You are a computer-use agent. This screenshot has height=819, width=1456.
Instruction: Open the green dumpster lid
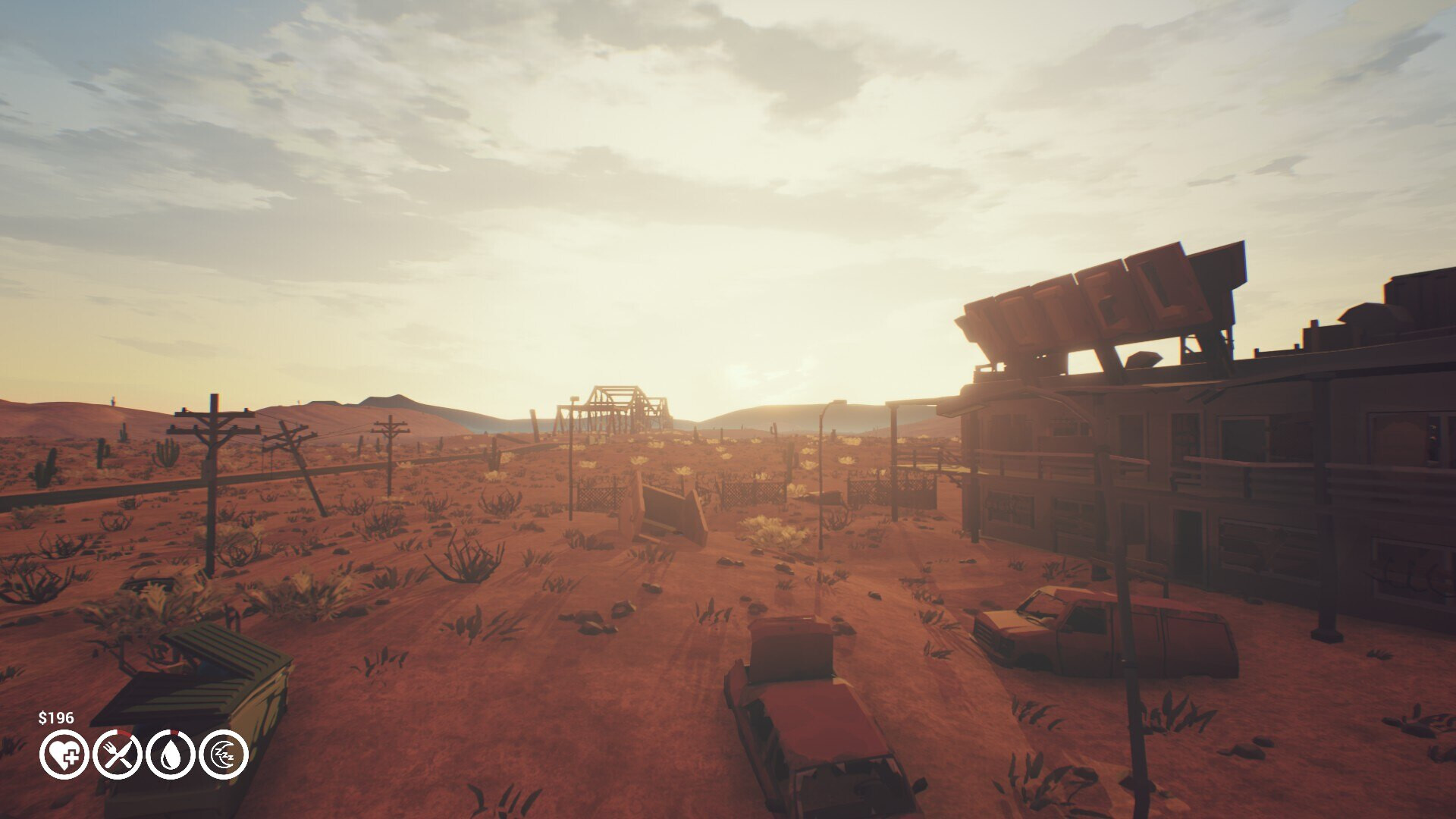[x=205, y=675]
